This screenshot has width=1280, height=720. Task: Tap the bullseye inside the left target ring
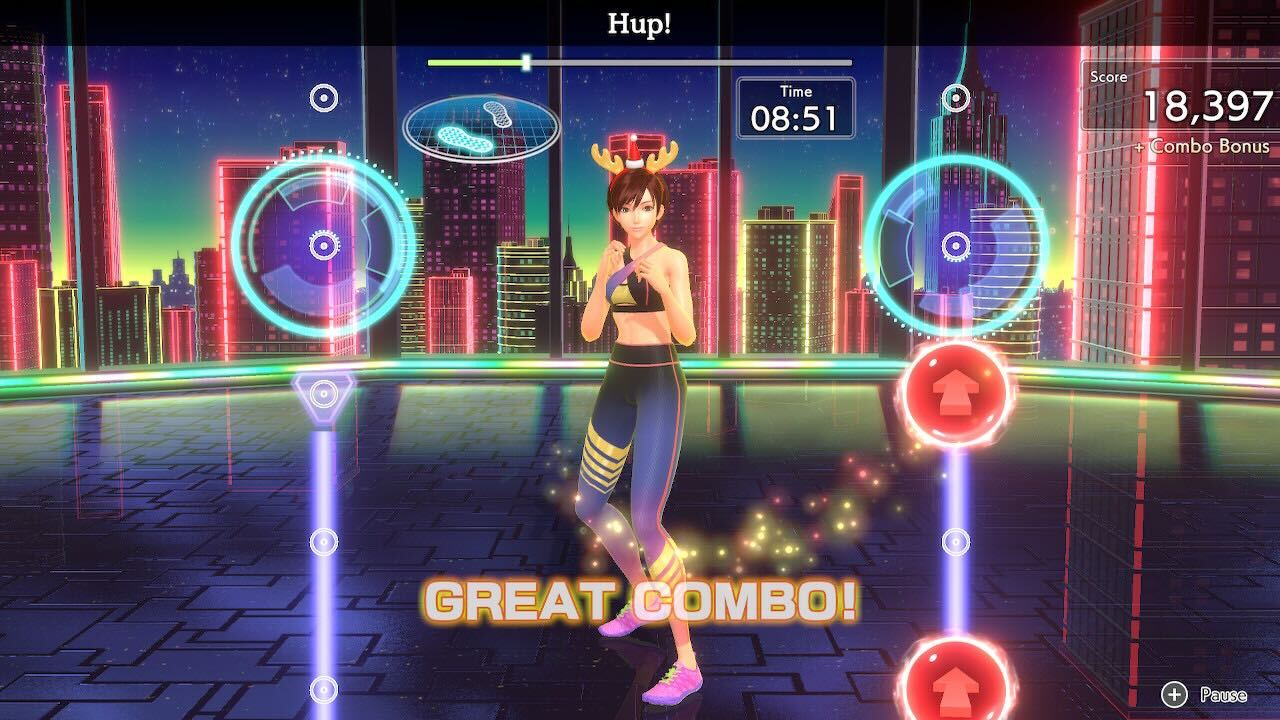coord(322,245)
